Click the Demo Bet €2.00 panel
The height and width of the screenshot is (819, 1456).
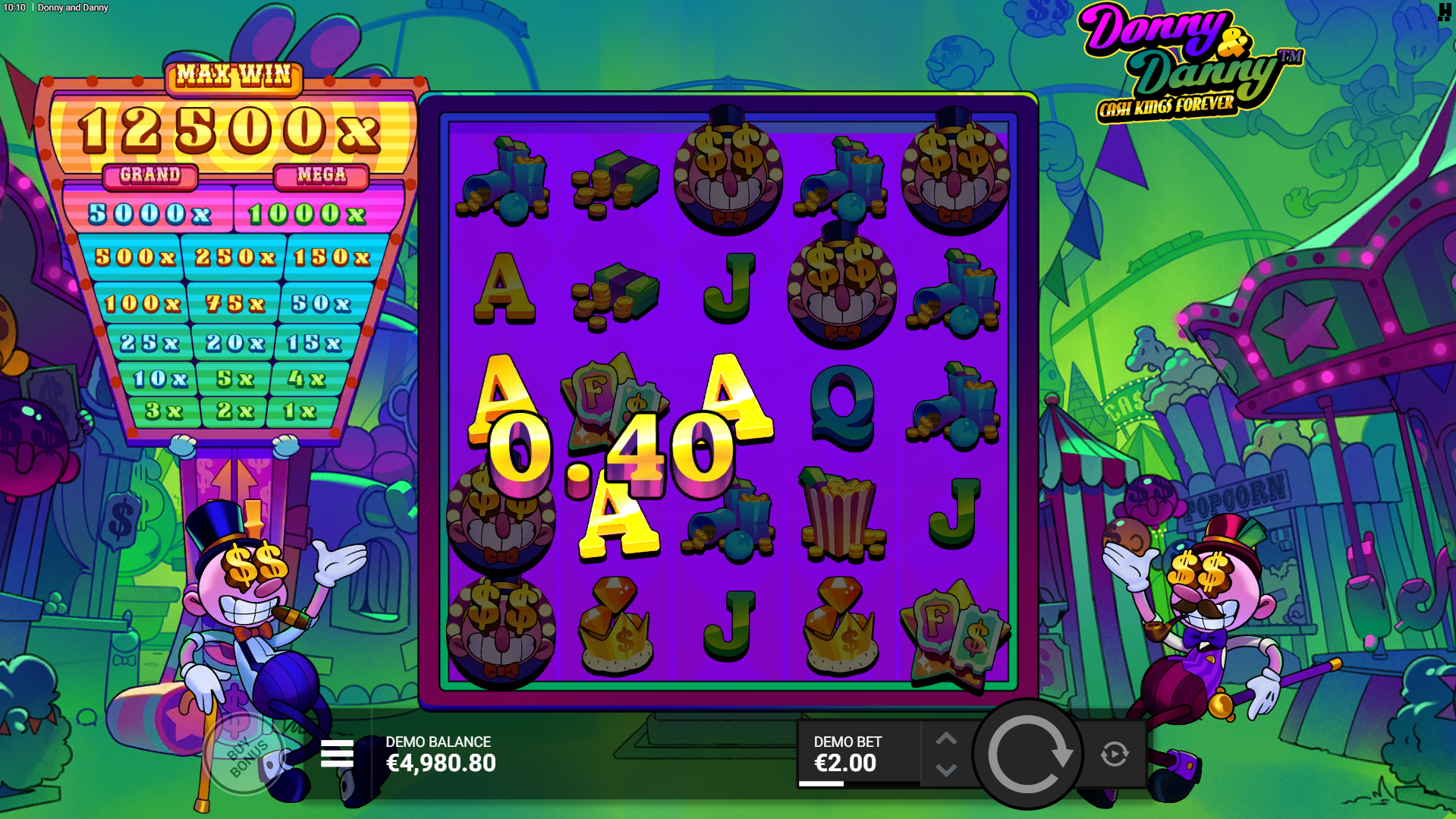[x=857, y=754]
